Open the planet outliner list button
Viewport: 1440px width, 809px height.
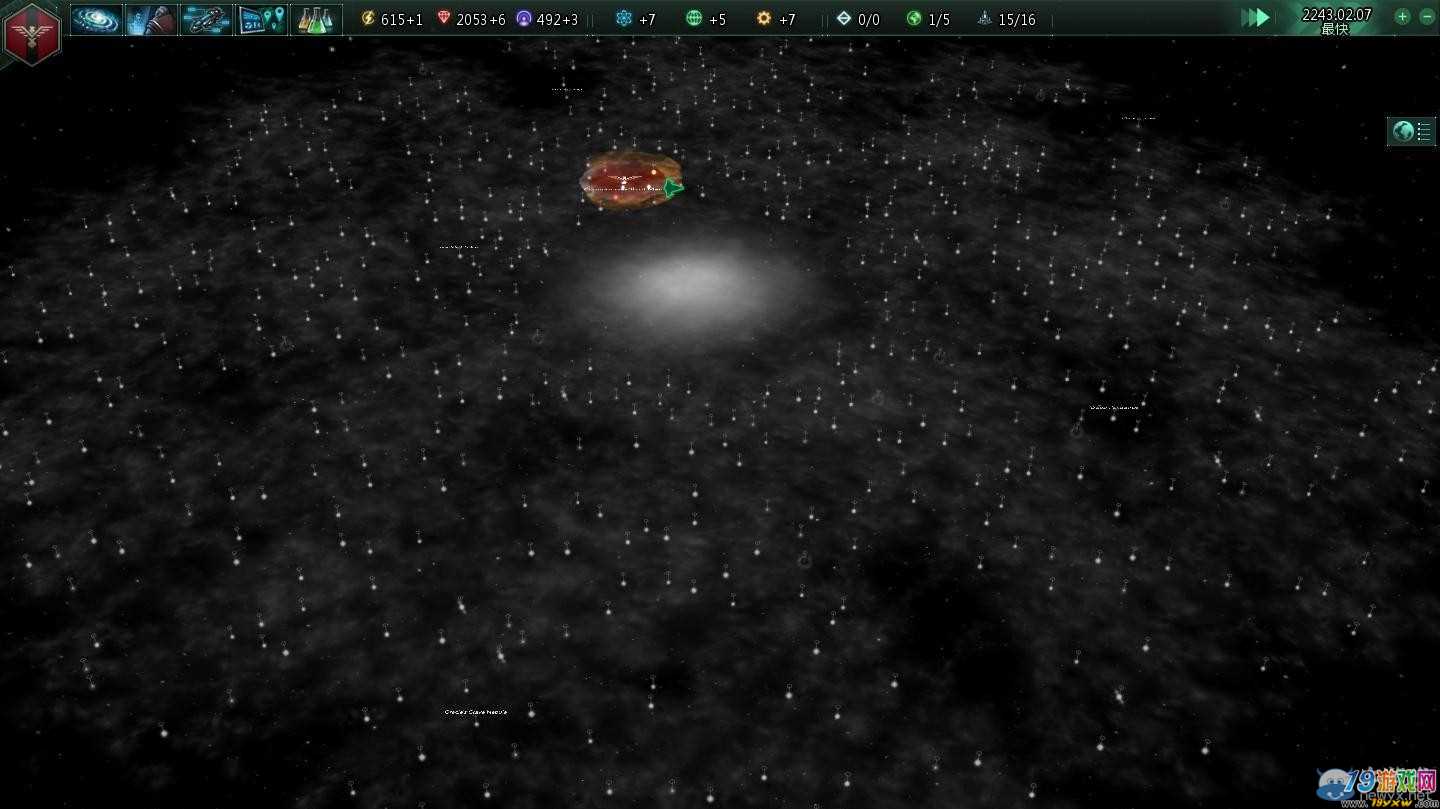point(1411,131)
